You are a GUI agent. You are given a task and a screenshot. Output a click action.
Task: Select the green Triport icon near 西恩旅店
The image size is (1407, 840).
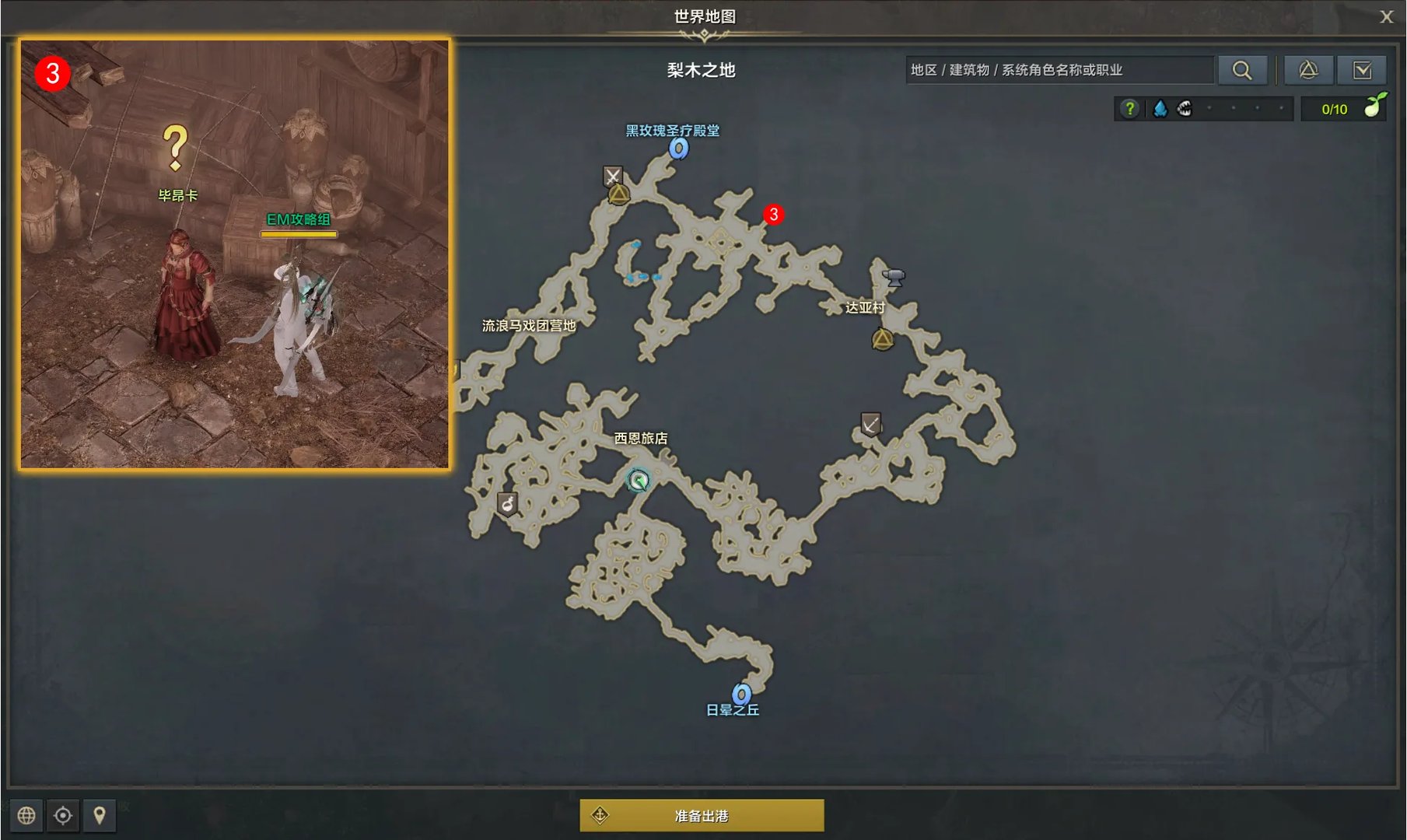click(636, 481)
